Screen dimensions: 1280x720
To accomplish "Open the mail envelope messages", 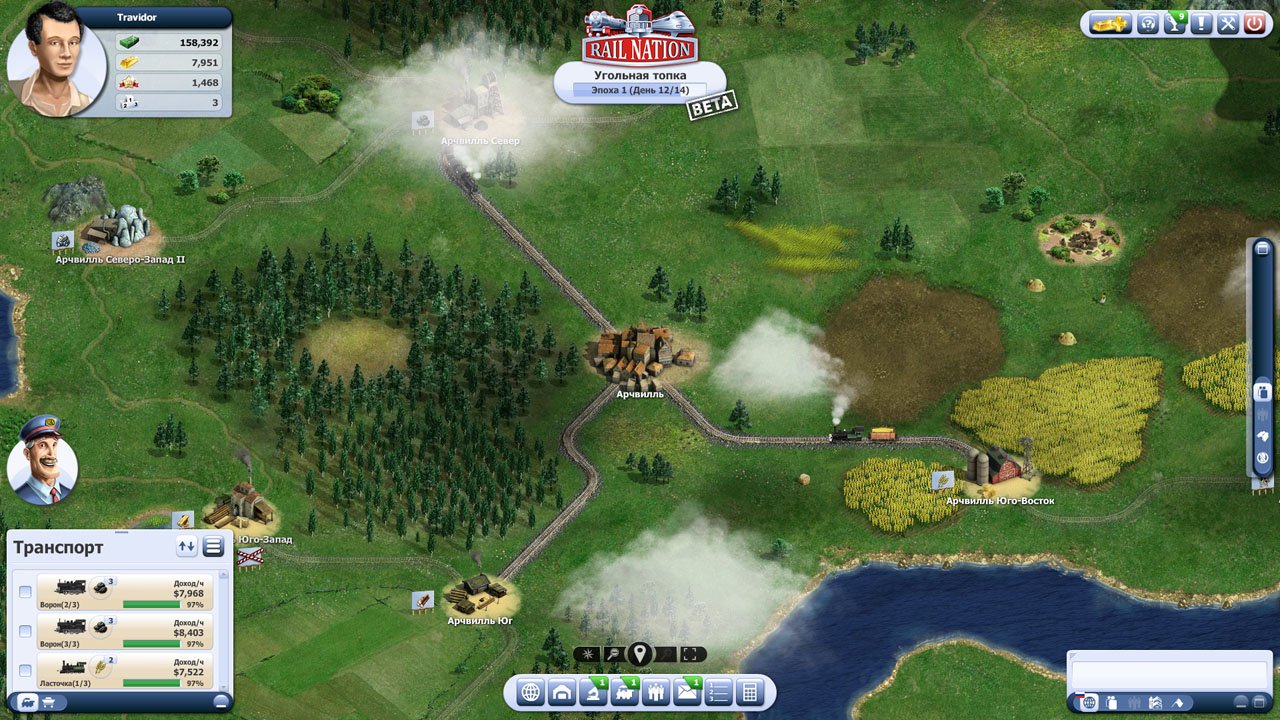I will coord(687,692).
